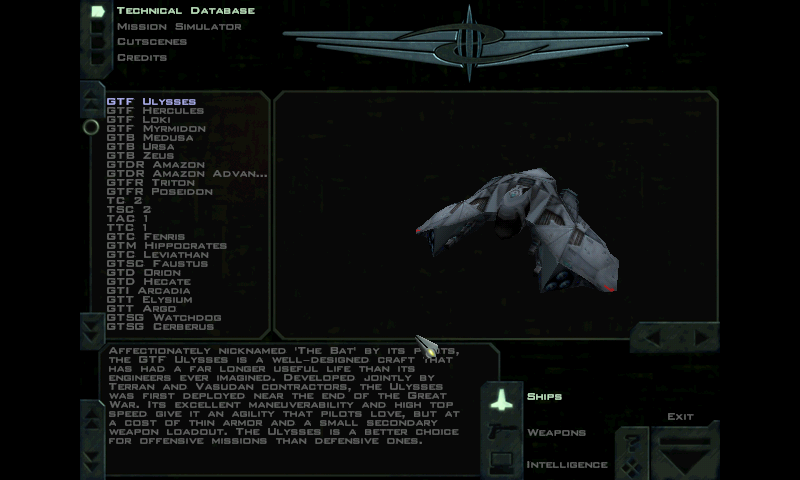Select the Technical Database tab

pos(185,11)
